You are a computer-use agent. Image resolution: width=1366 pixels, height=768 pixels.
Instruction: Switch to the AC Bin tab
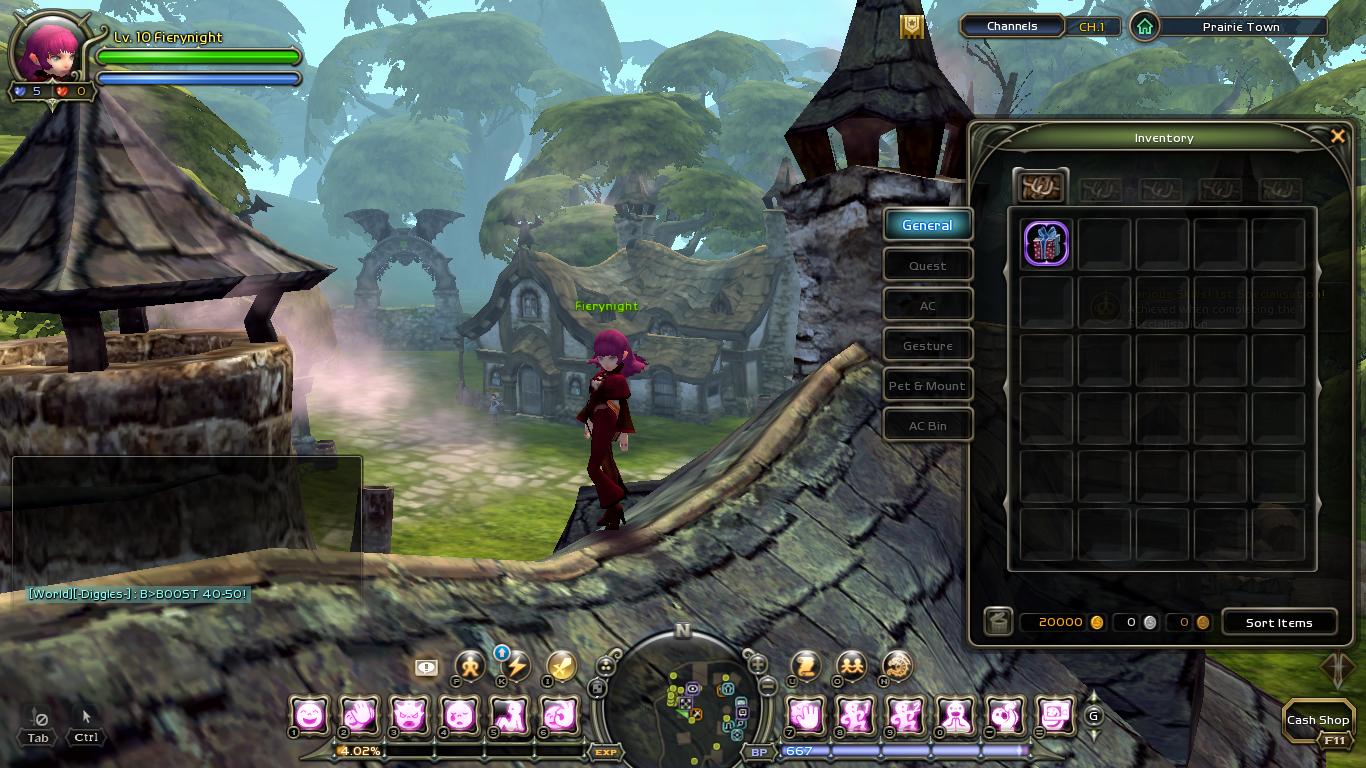tap(927, 426)
